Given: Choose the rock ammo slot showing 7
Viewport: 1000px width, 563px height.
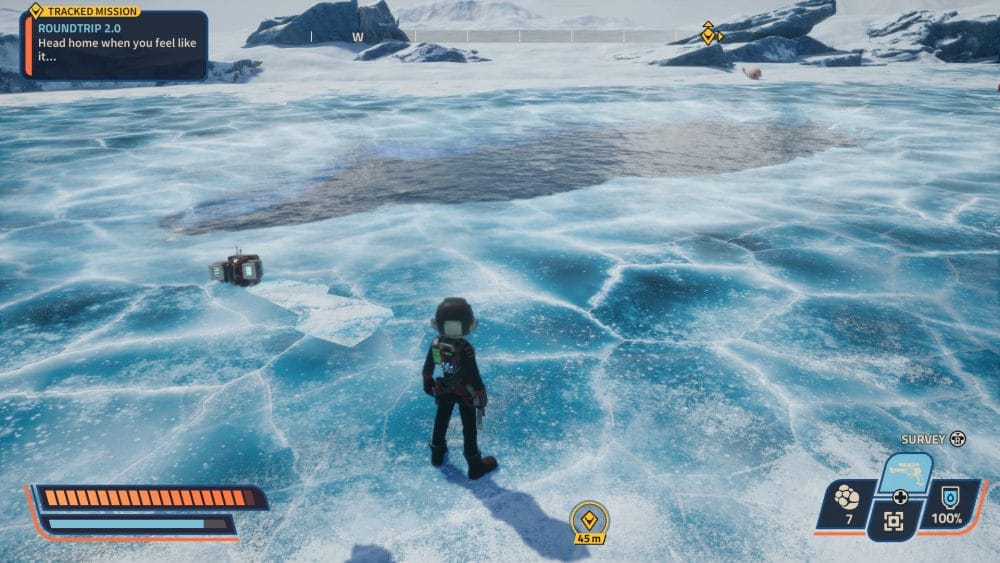Looking at the screenshot, I should coord(846,504).
